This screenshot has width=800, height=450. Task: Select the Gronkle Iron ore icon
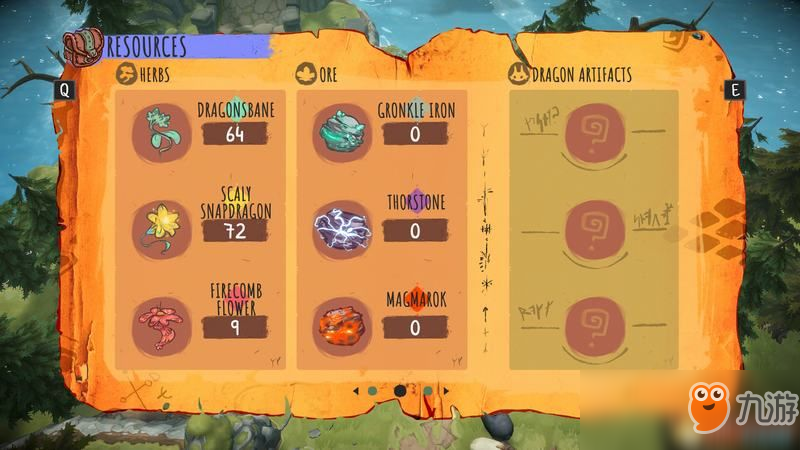click(343, 130)
